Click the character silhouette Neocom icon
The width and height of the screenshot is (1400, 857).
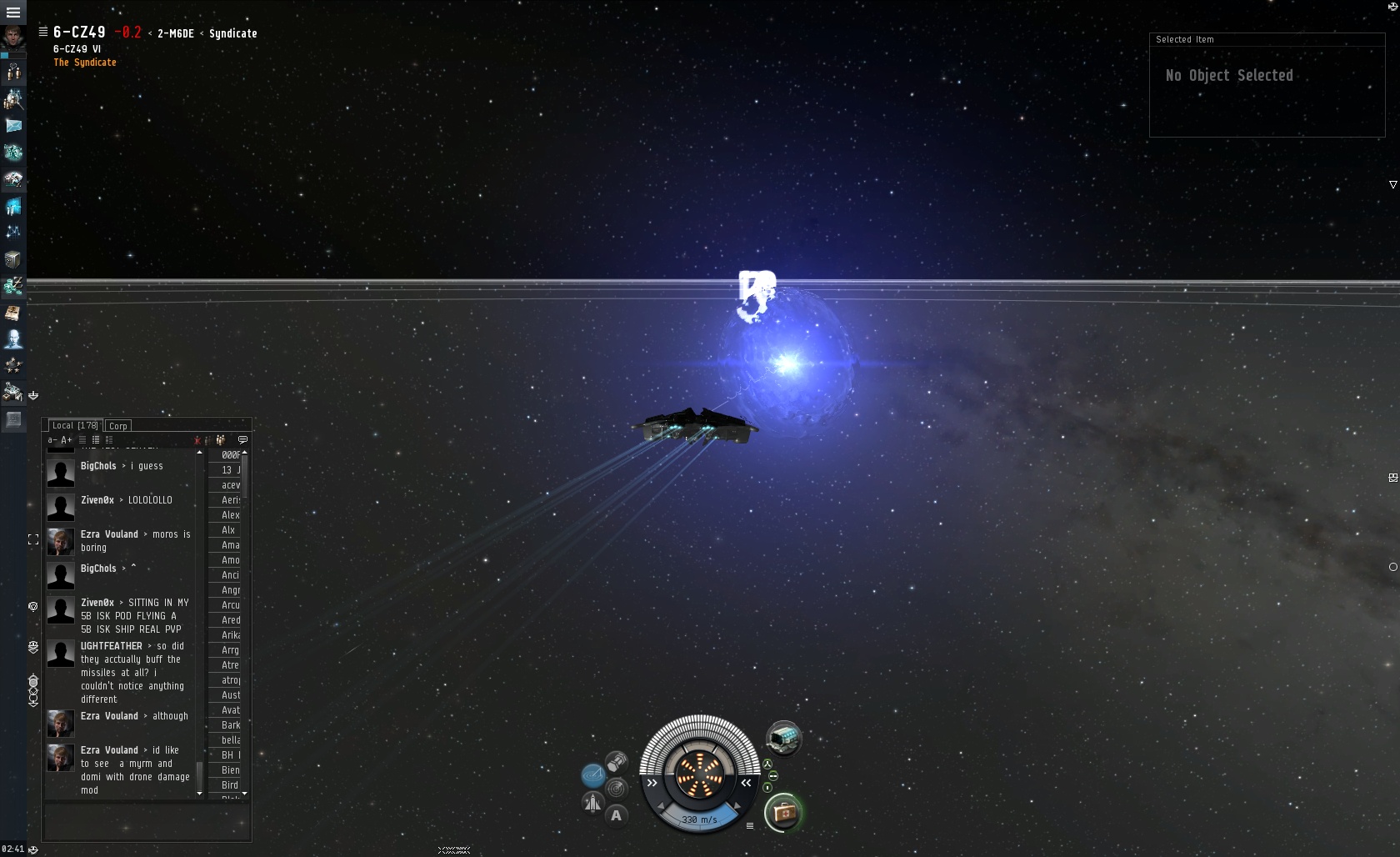(x=13, y=338)
